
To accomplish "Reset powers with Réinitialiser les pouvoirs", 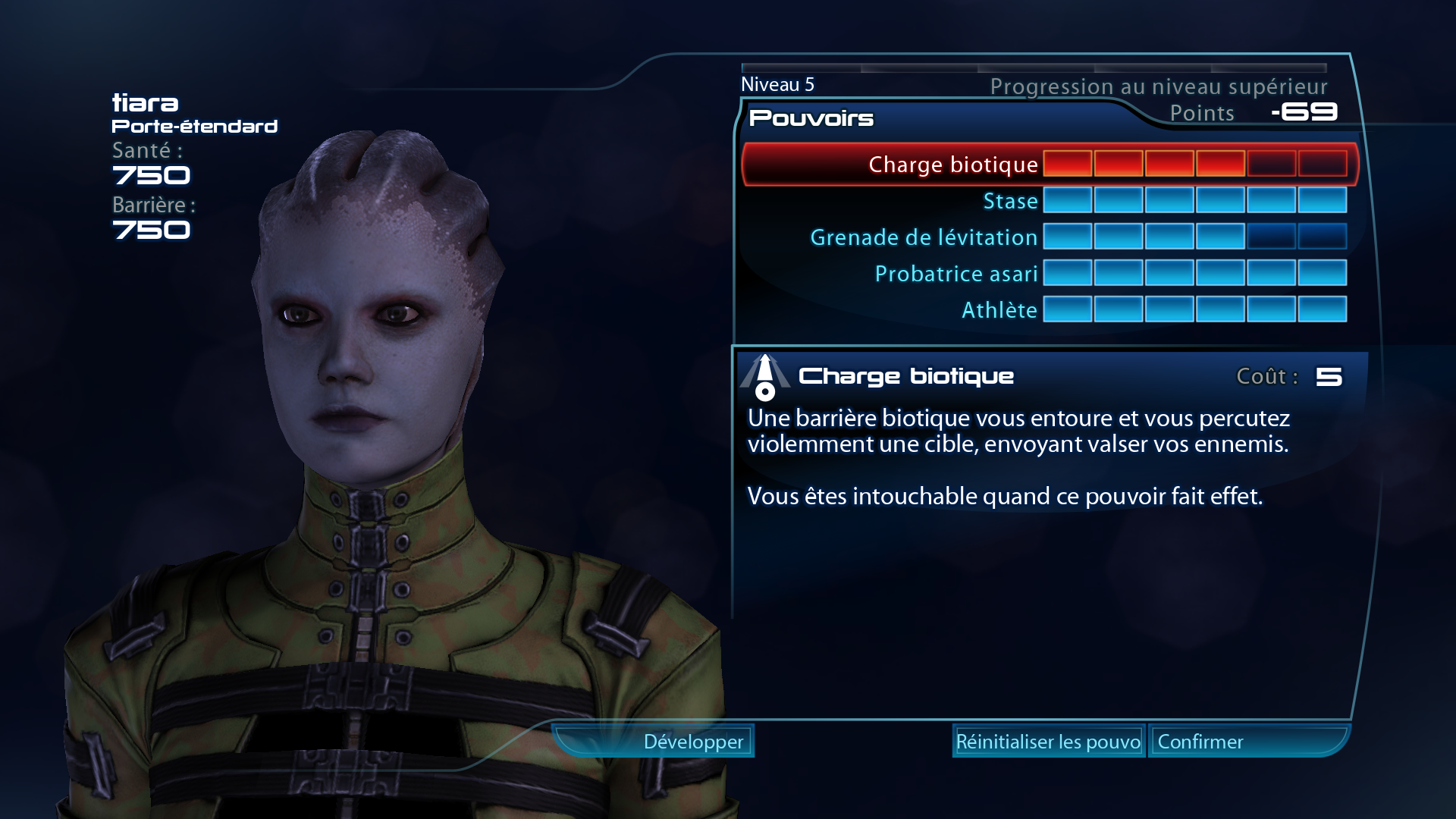I will click(1048, 742).
